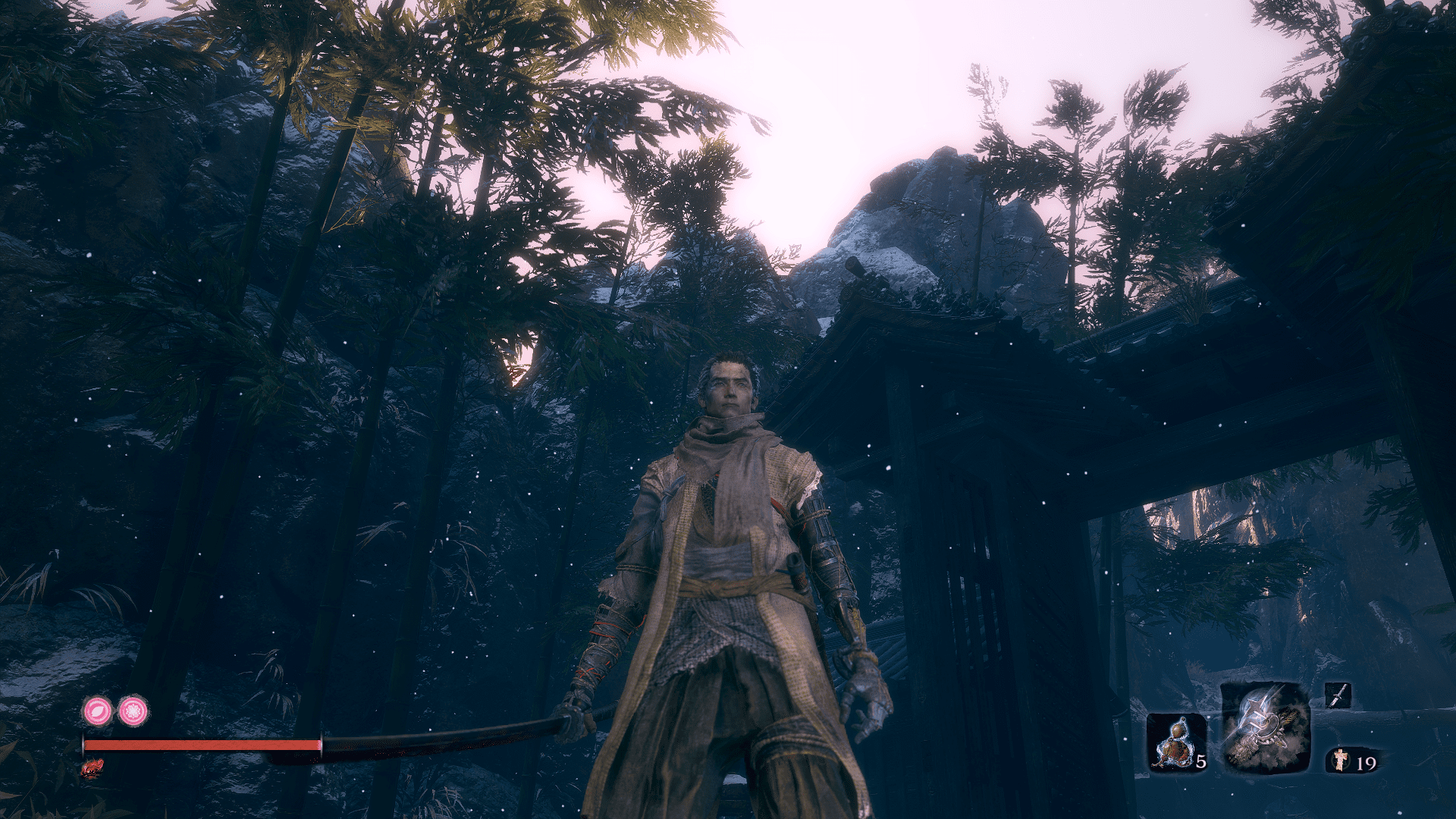Select the petal resurrection node
The width and height of the screenshot is (1456, 819).
click(98, 711)
